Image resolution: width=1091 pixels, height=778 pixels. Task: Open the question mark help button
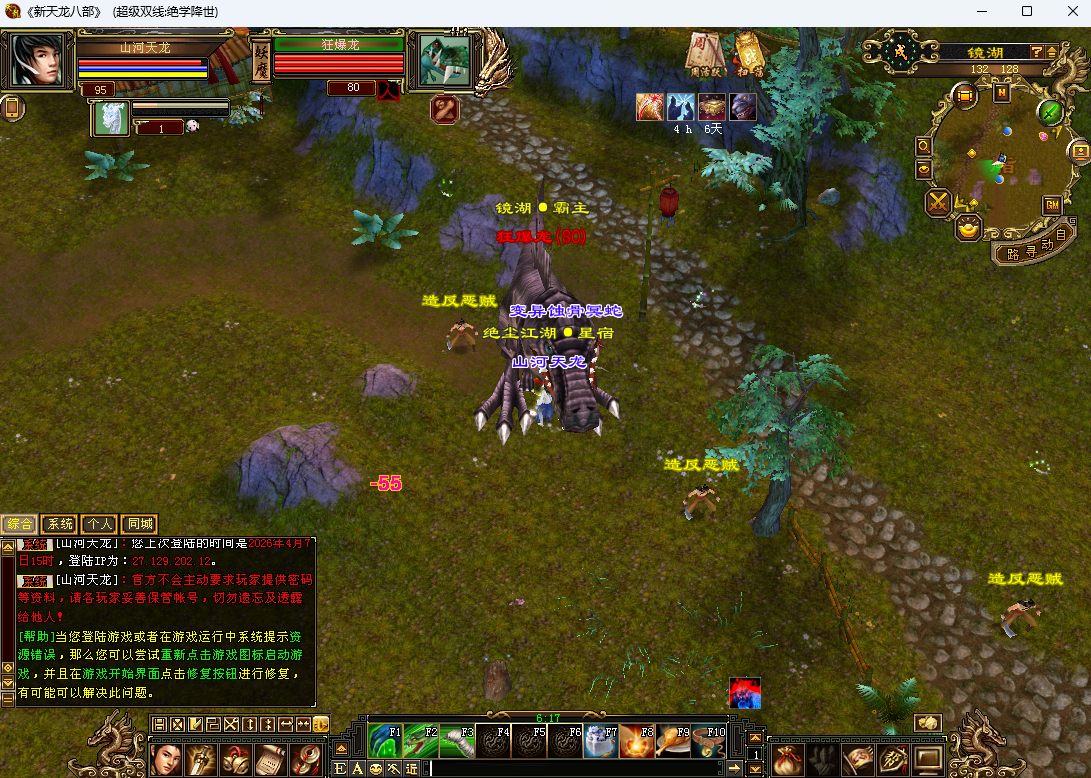point(1037,52)
